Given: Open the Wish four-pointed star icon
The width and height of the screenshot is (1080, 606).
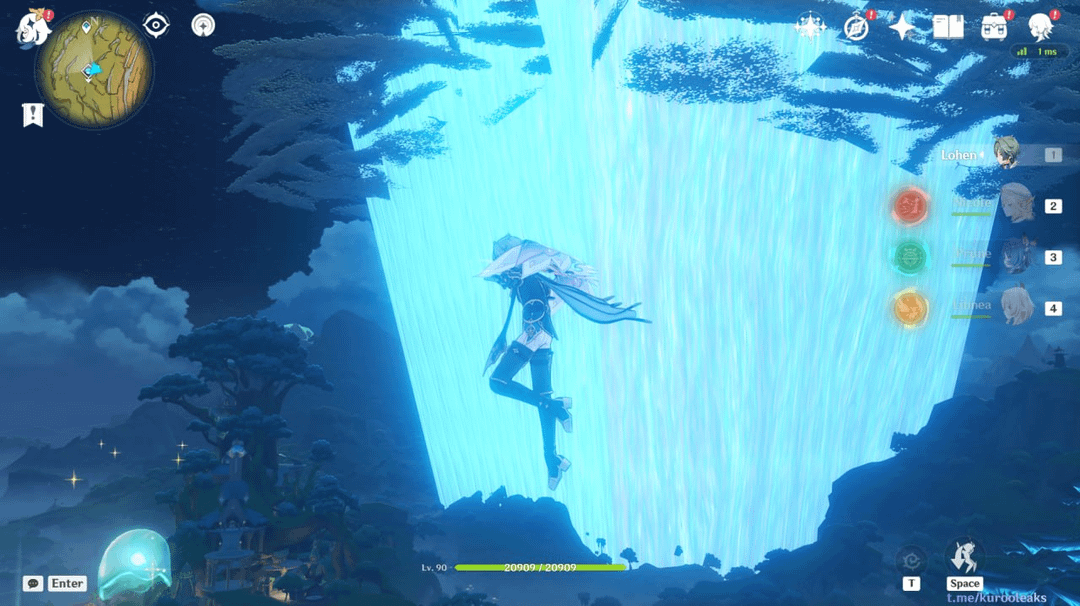Looking at the screenshot, I should click(902, 27).
